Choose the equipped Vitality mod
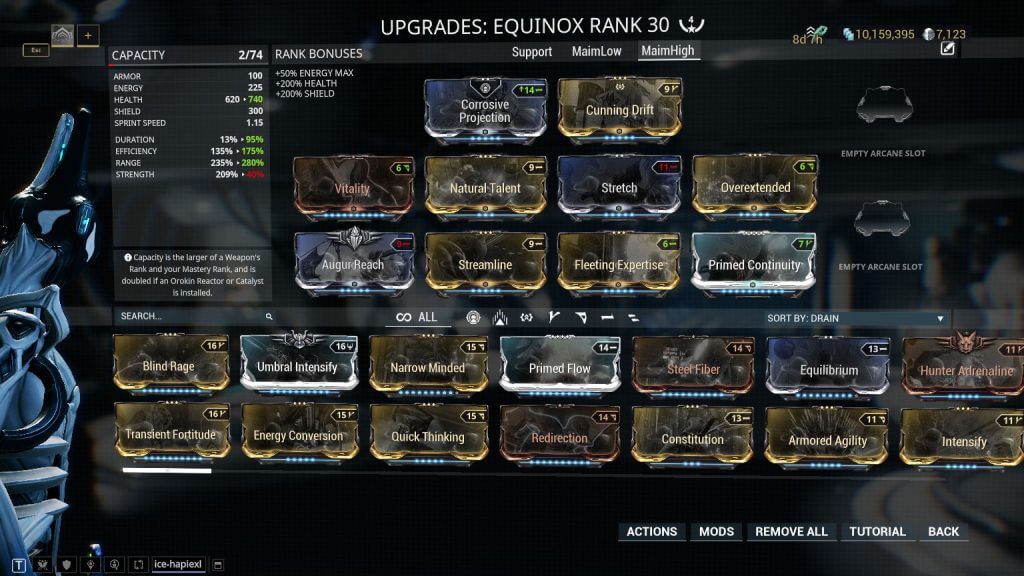1024x576 pixels. pos(352,186)
